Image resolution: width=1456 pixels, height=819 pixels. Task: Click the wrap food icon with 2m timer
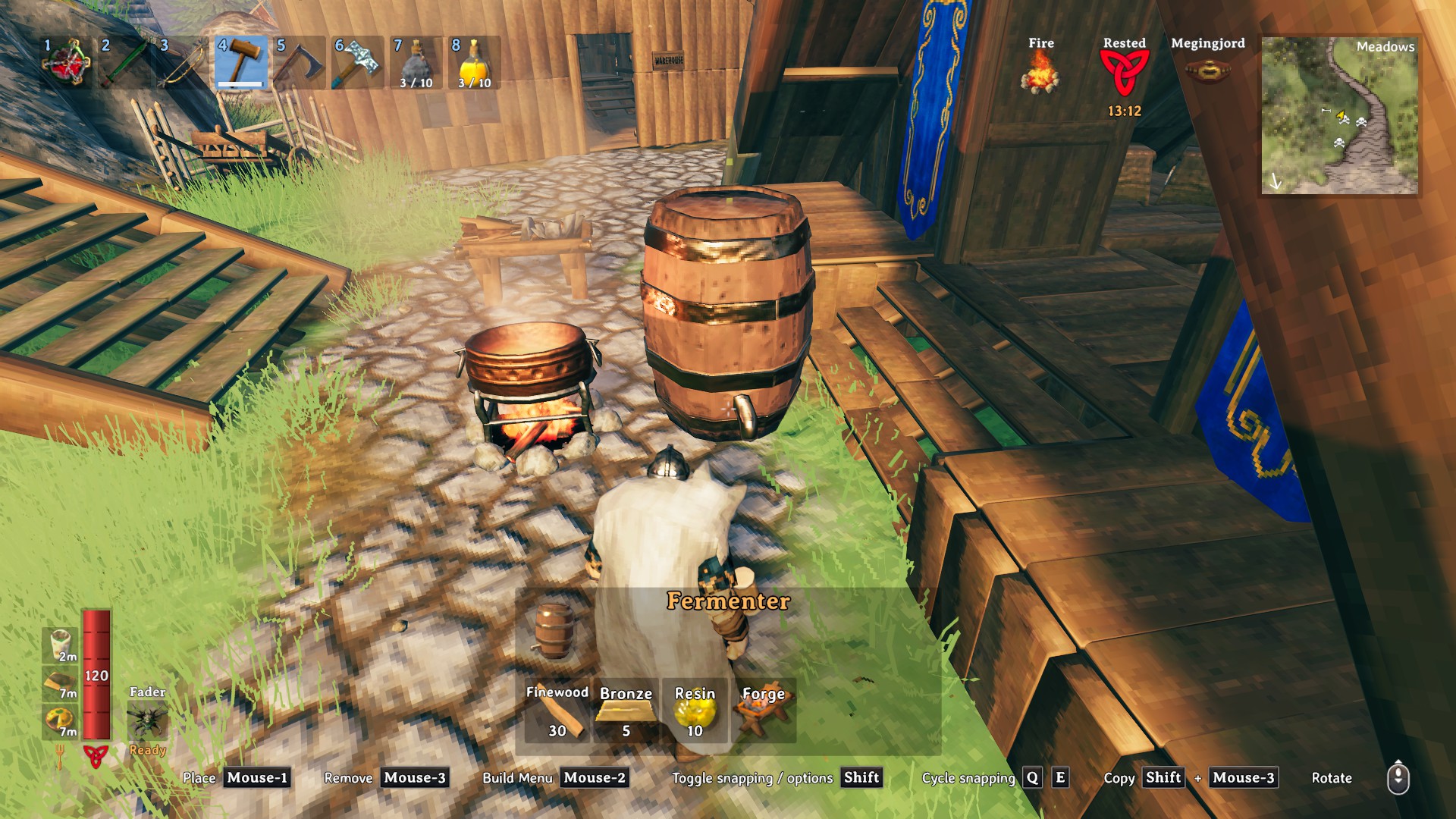tap(60, 645)
